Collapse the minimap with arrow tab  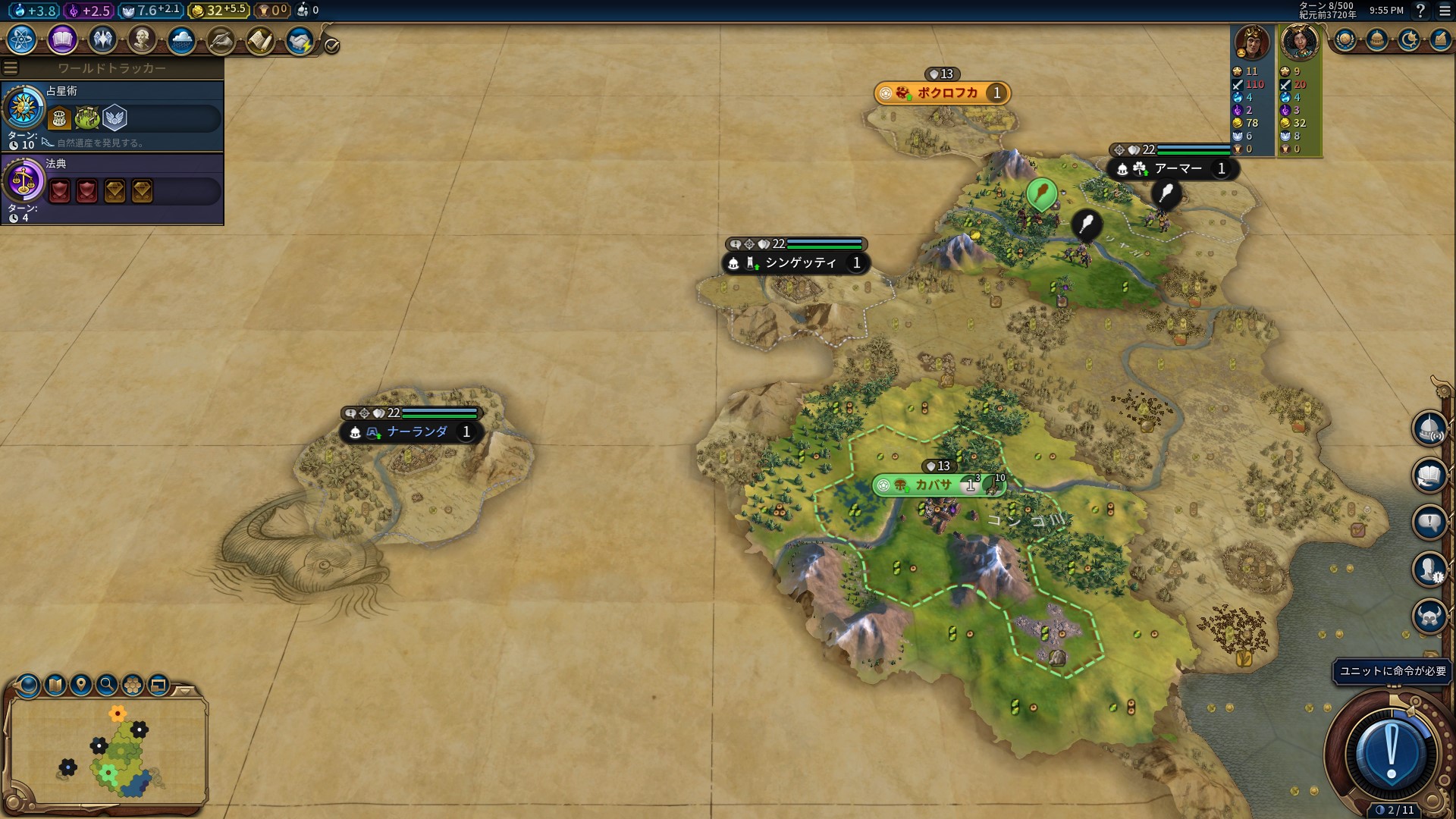click(185, 691)
